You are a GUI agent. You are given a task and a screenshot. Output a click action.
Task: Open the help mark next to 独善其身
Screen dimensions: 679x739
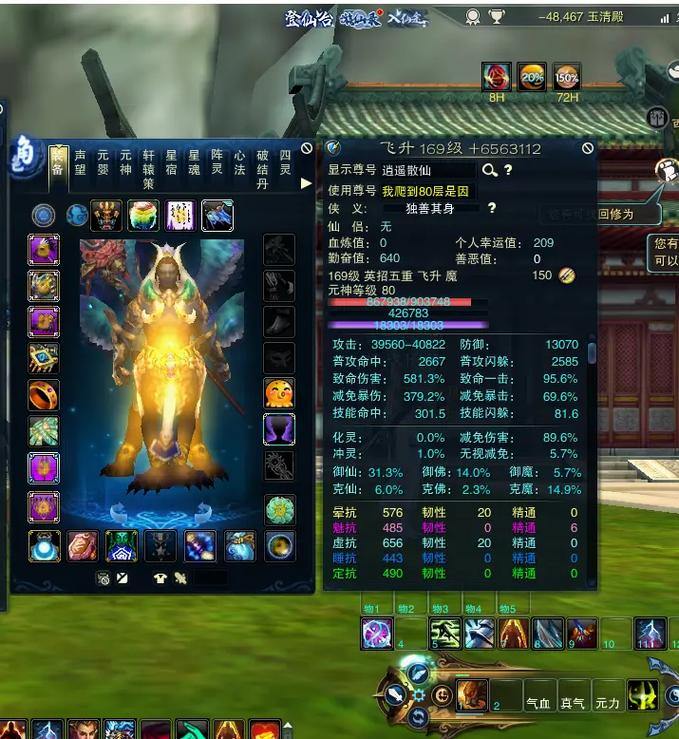point(491,208)
